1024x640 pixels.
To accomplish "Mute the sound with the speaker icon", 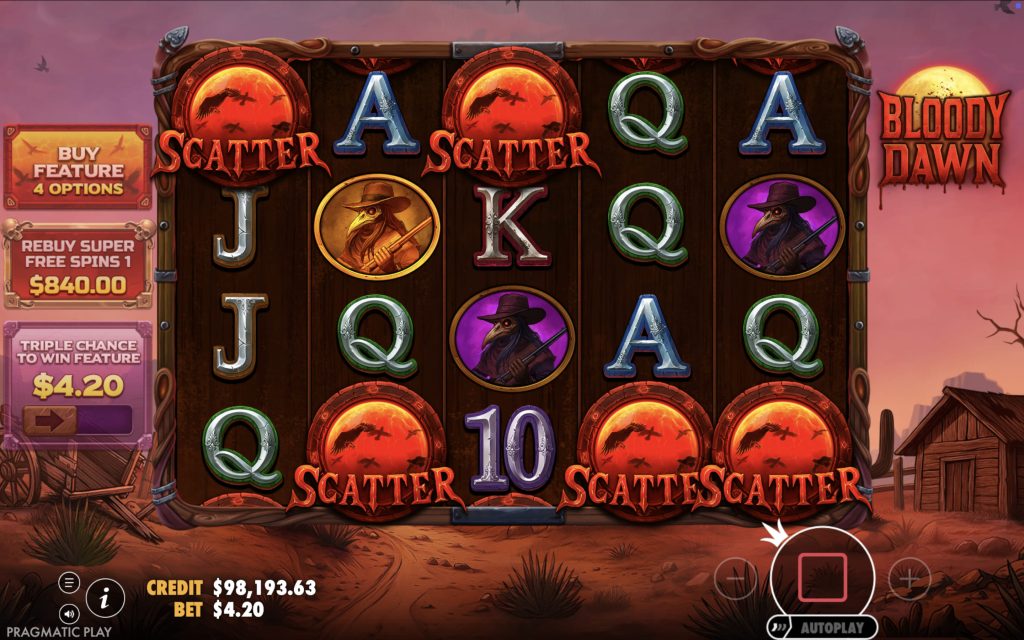I will click(69, 611).
